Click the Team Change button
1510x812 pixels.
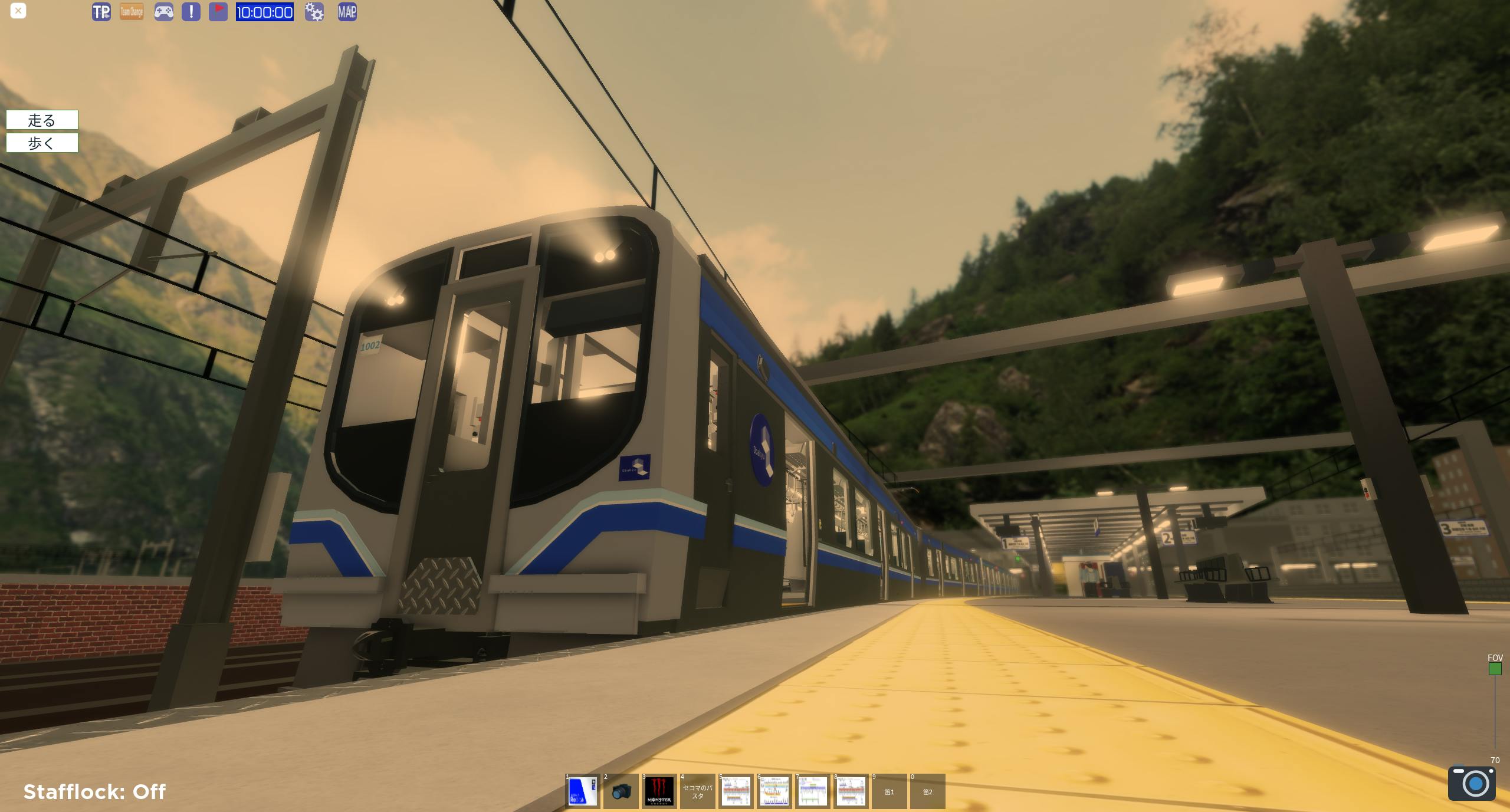(132, 12)
